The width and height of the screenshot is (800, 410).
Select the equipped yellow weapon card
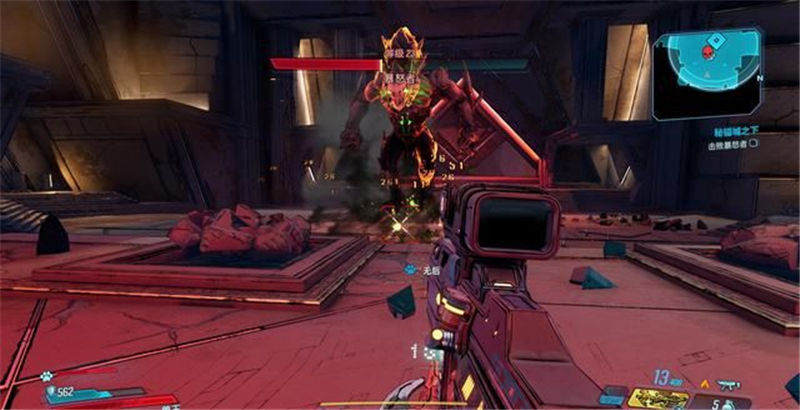[658, 398]
